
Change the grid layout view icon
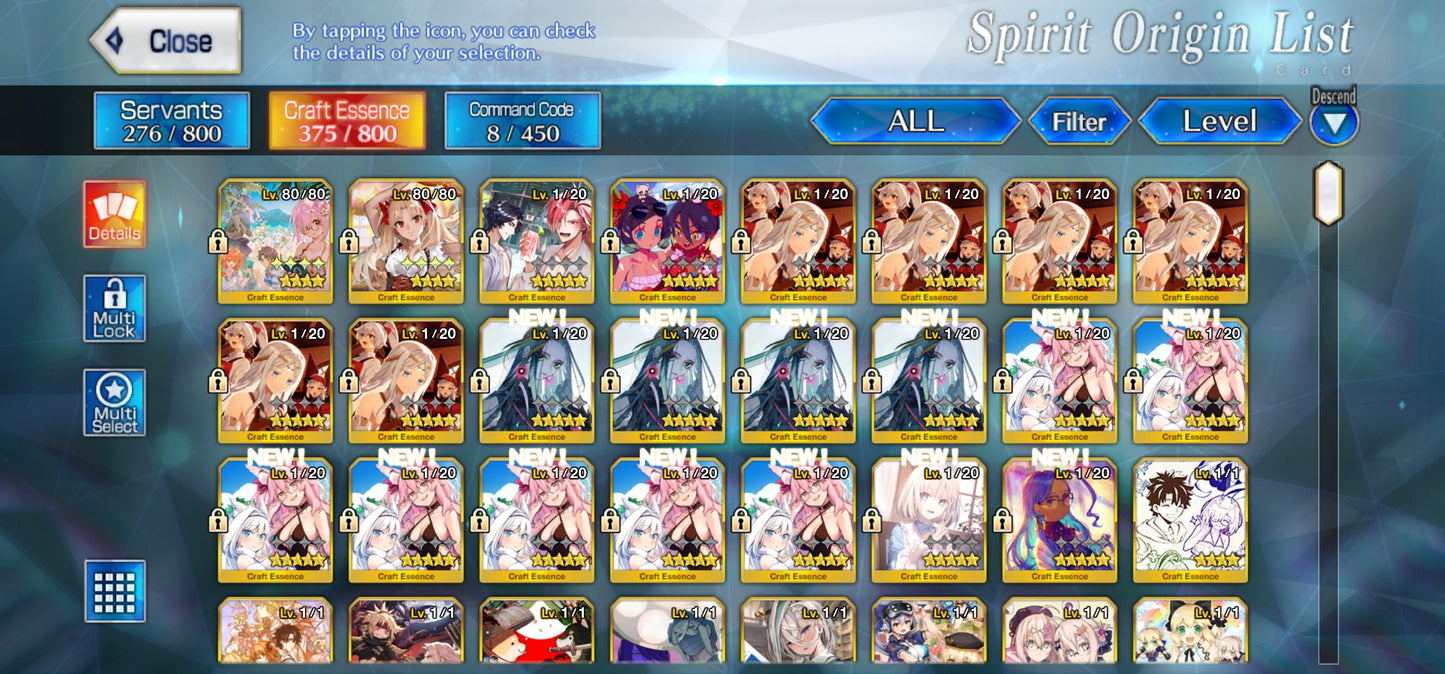(x=114, y=591)
